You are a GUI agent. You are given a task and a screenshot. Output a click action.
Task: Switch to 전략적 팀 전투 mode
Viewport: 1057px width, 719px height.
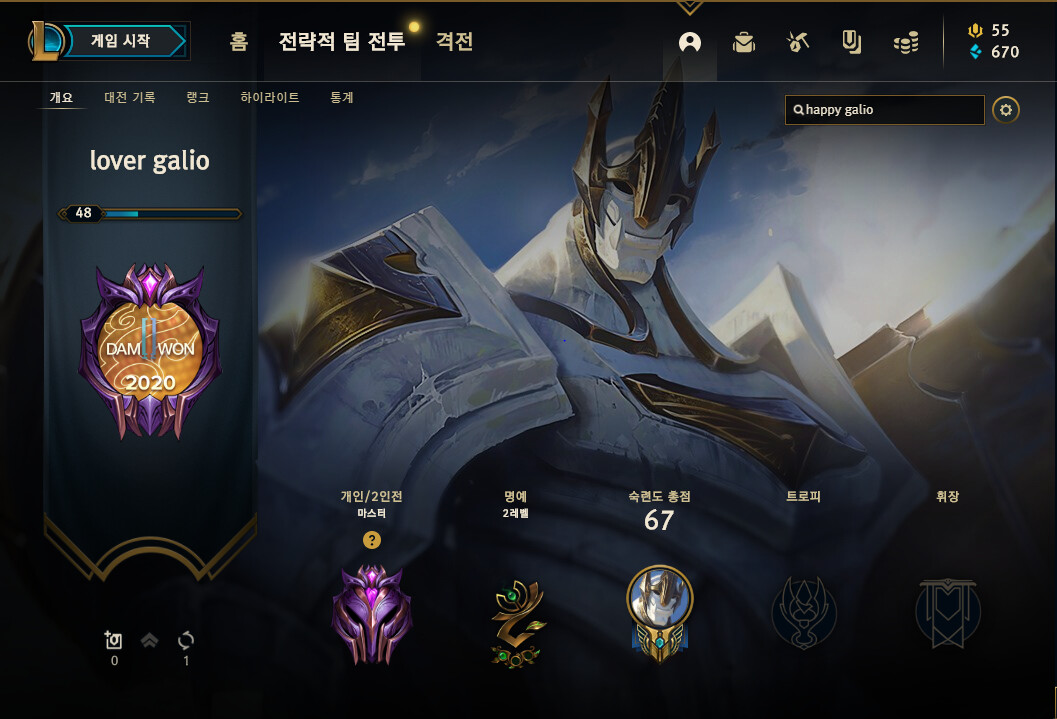[x=342, y=42]
